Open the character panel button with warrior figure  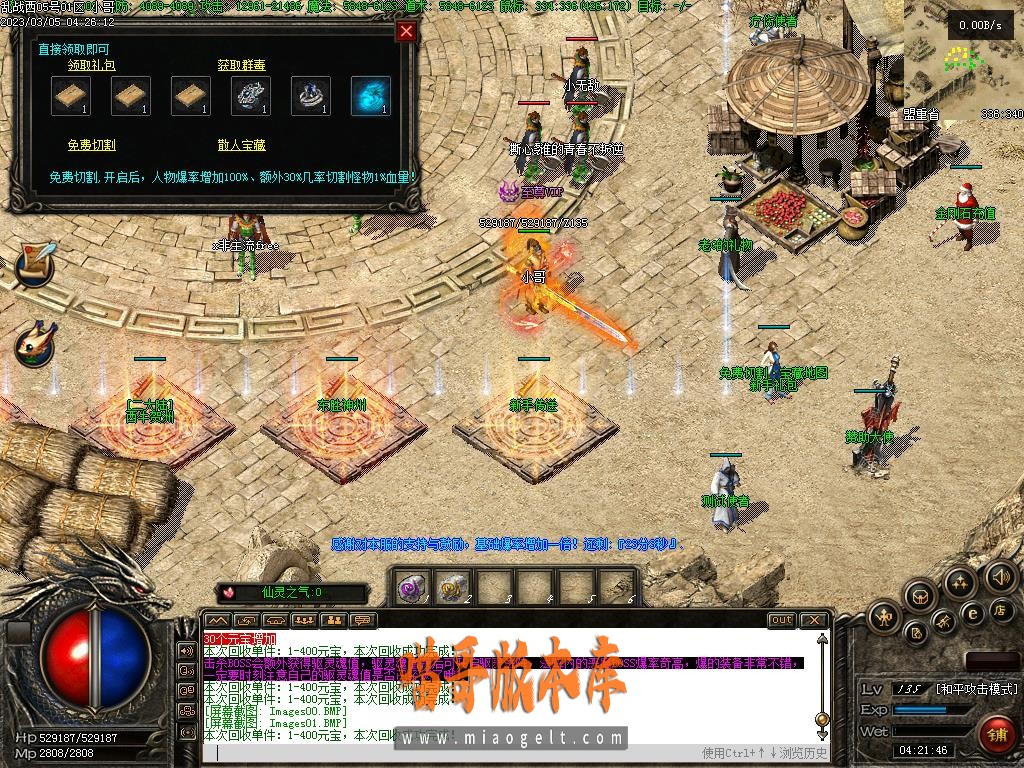pos(884,618)
